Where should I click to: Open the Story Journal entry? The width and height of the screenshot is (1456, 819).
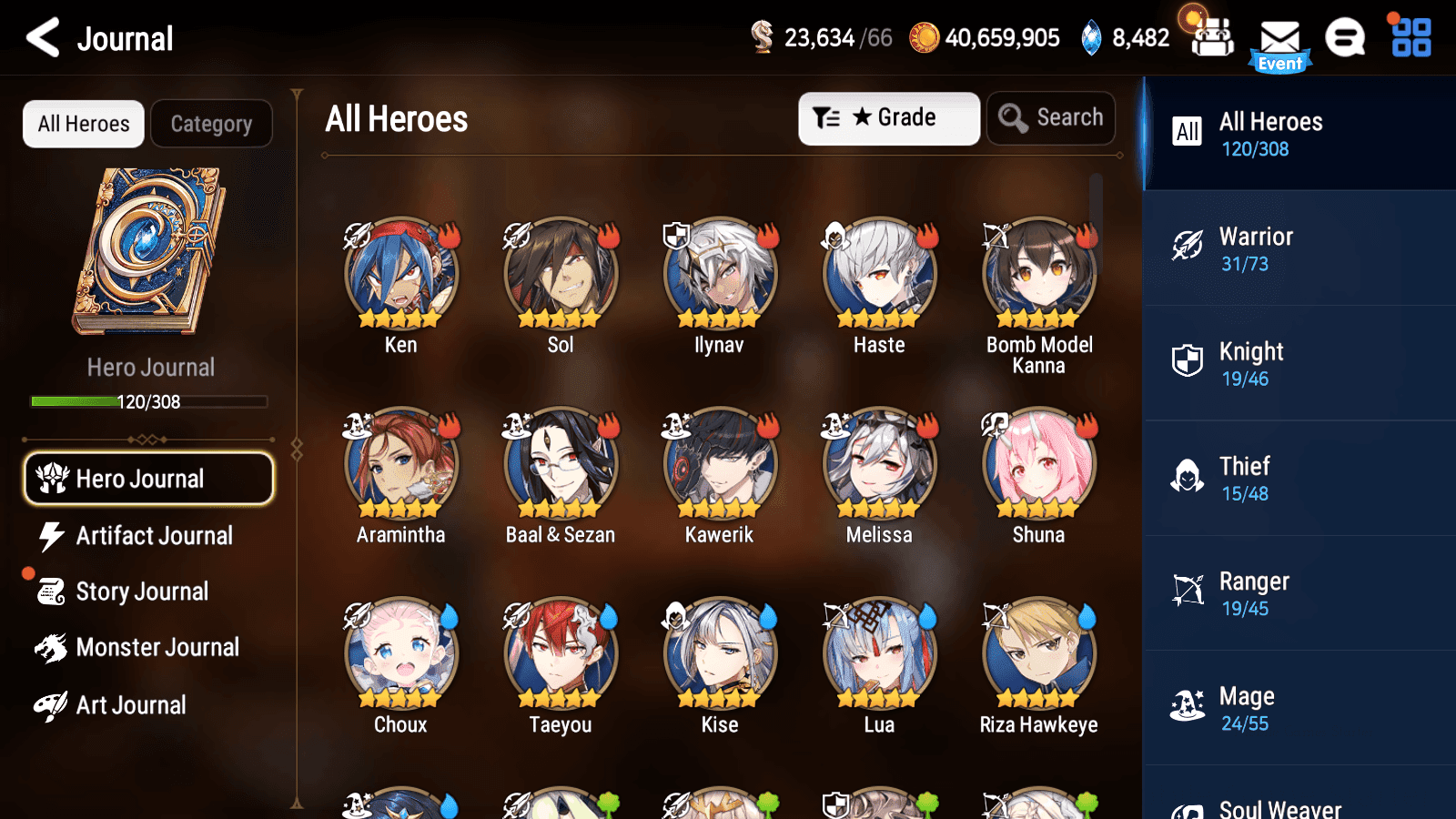click(142, 591)
